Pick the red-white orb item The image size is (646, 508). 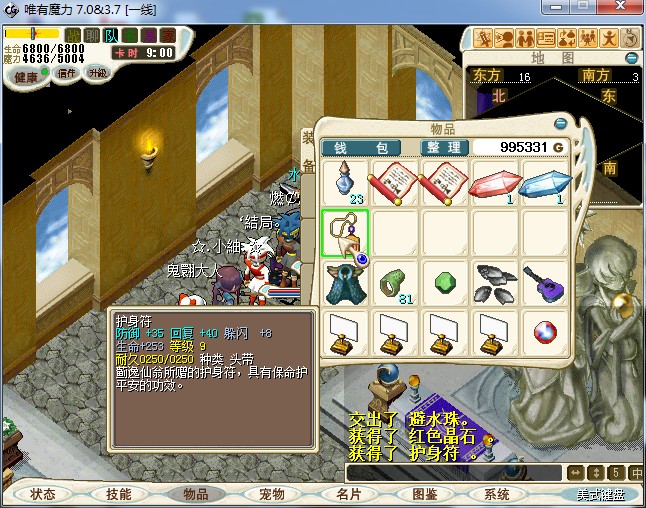[x=545, y=331]
